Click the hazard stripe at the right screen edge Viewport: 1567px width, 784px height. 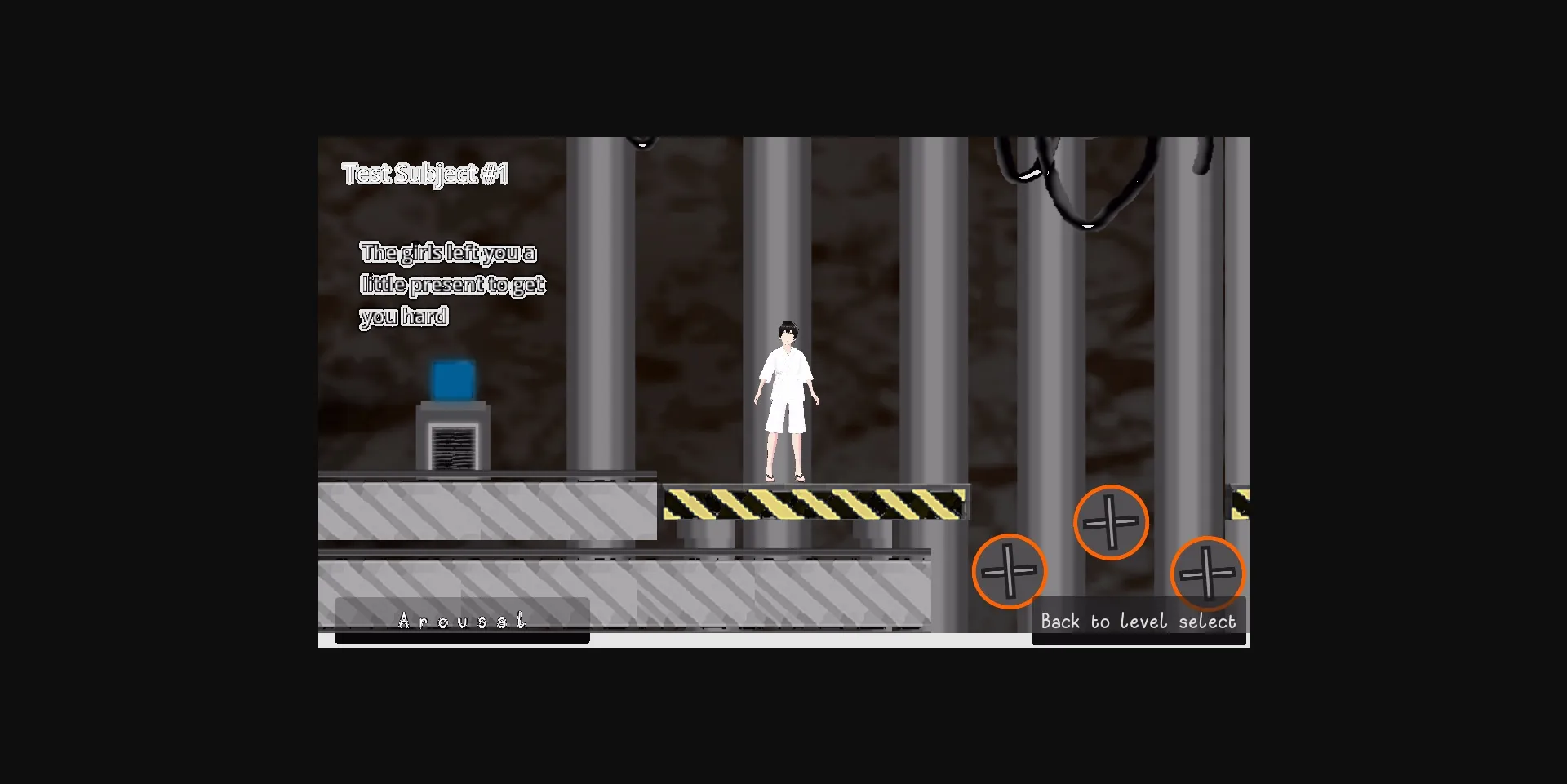(1241, 502)
